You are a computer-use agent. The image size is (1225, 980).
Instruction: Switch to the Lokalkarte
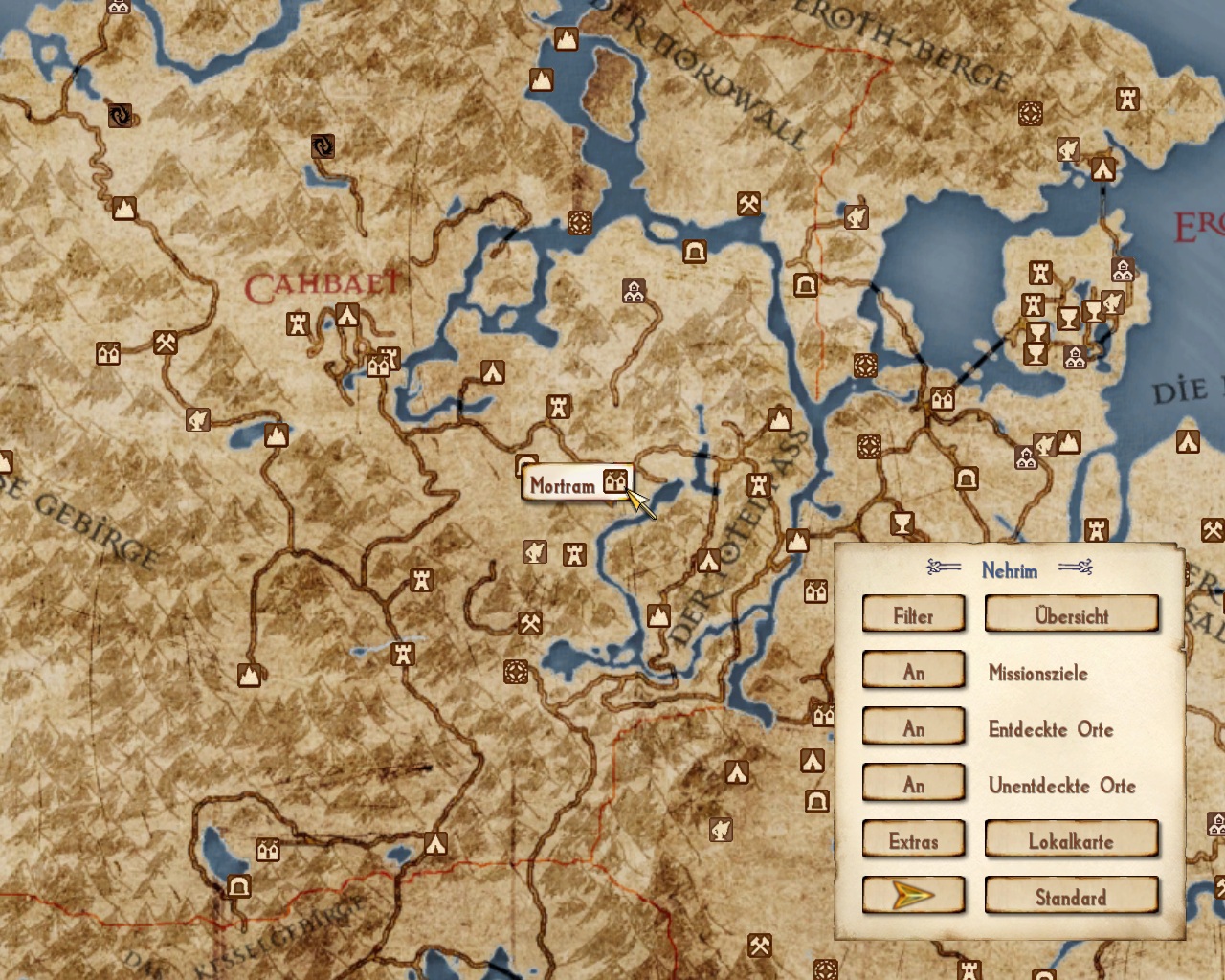tap(1071, 840)
